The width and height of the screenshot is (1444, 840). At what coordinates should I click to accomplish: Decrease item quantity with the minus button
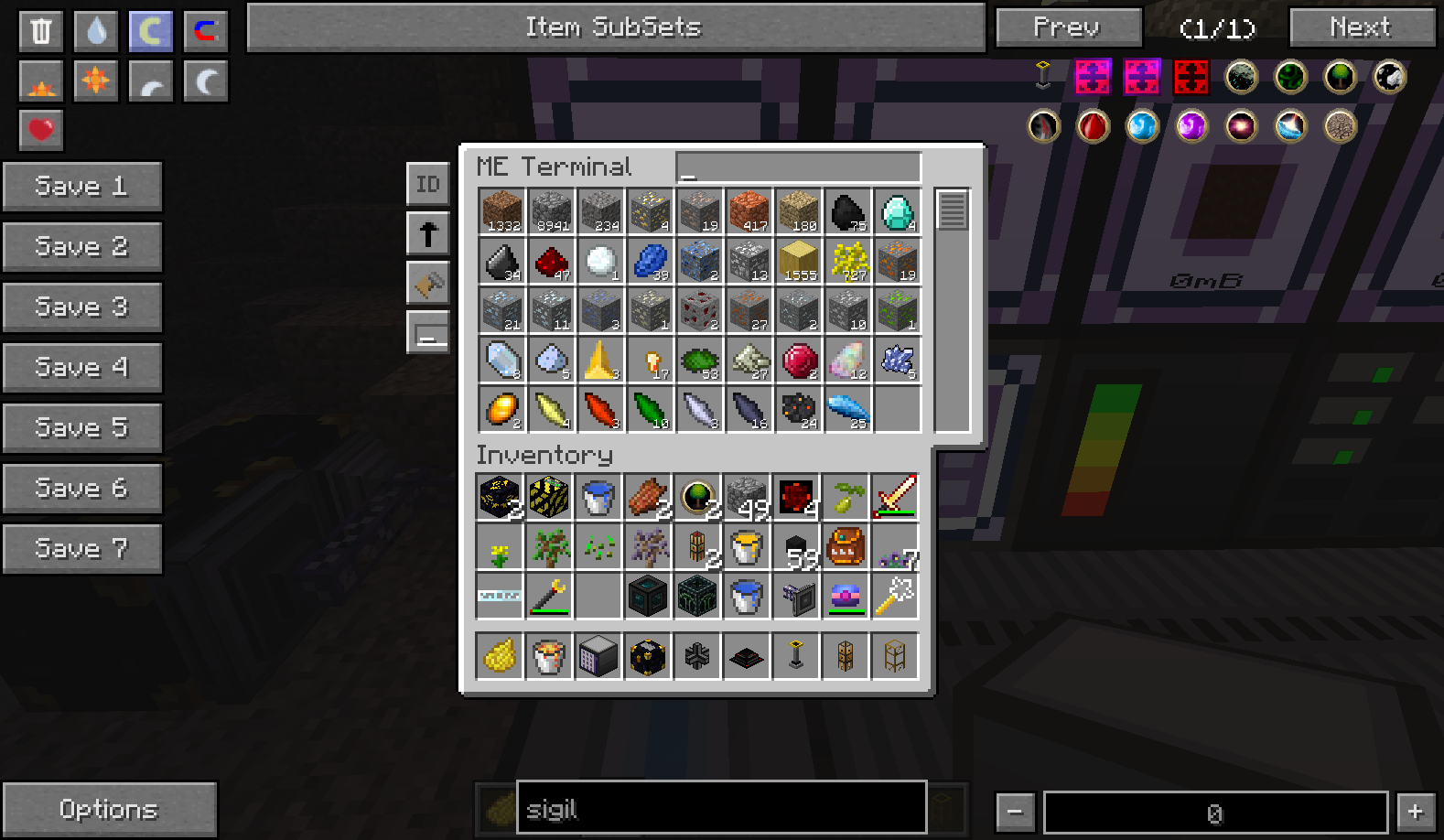[x=1015, y=811]
